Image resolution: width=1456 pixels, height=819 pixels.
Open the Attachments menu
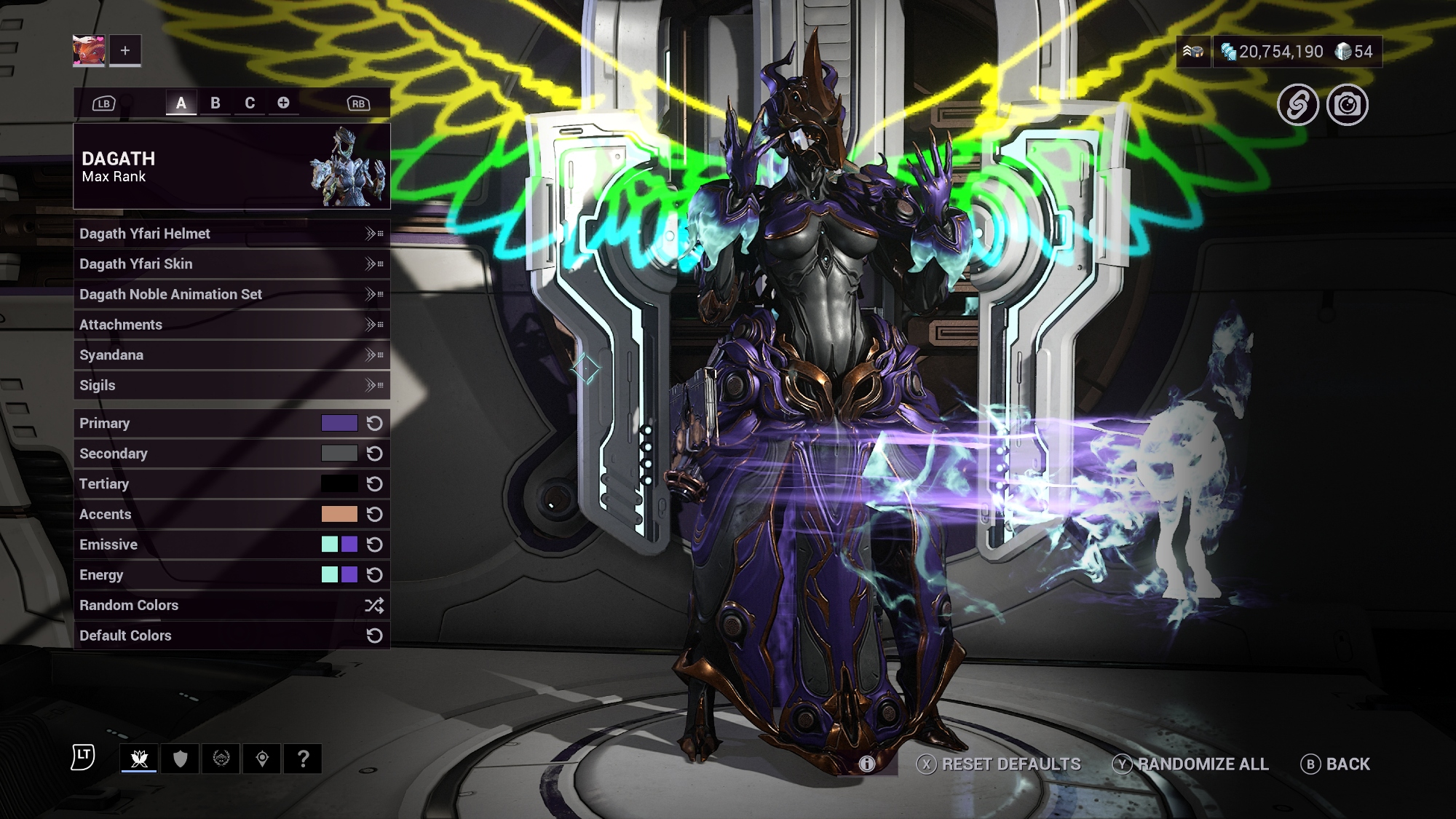point(232,325)
